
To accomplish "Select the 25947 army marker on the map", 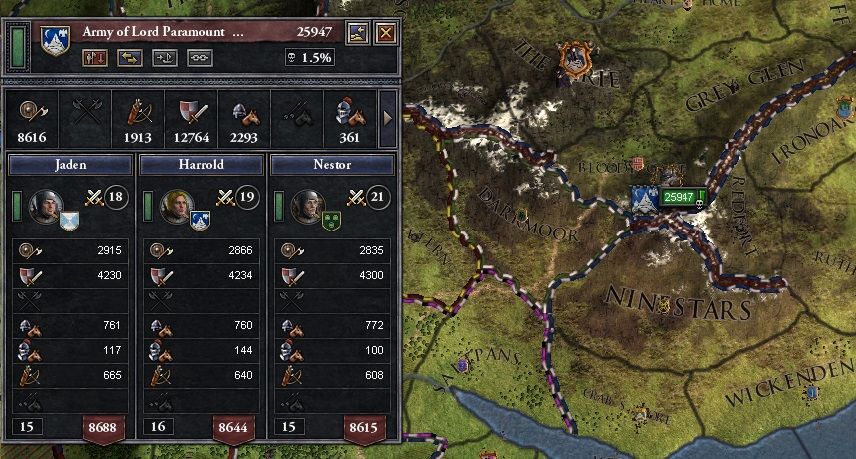I will click(680, 196).
